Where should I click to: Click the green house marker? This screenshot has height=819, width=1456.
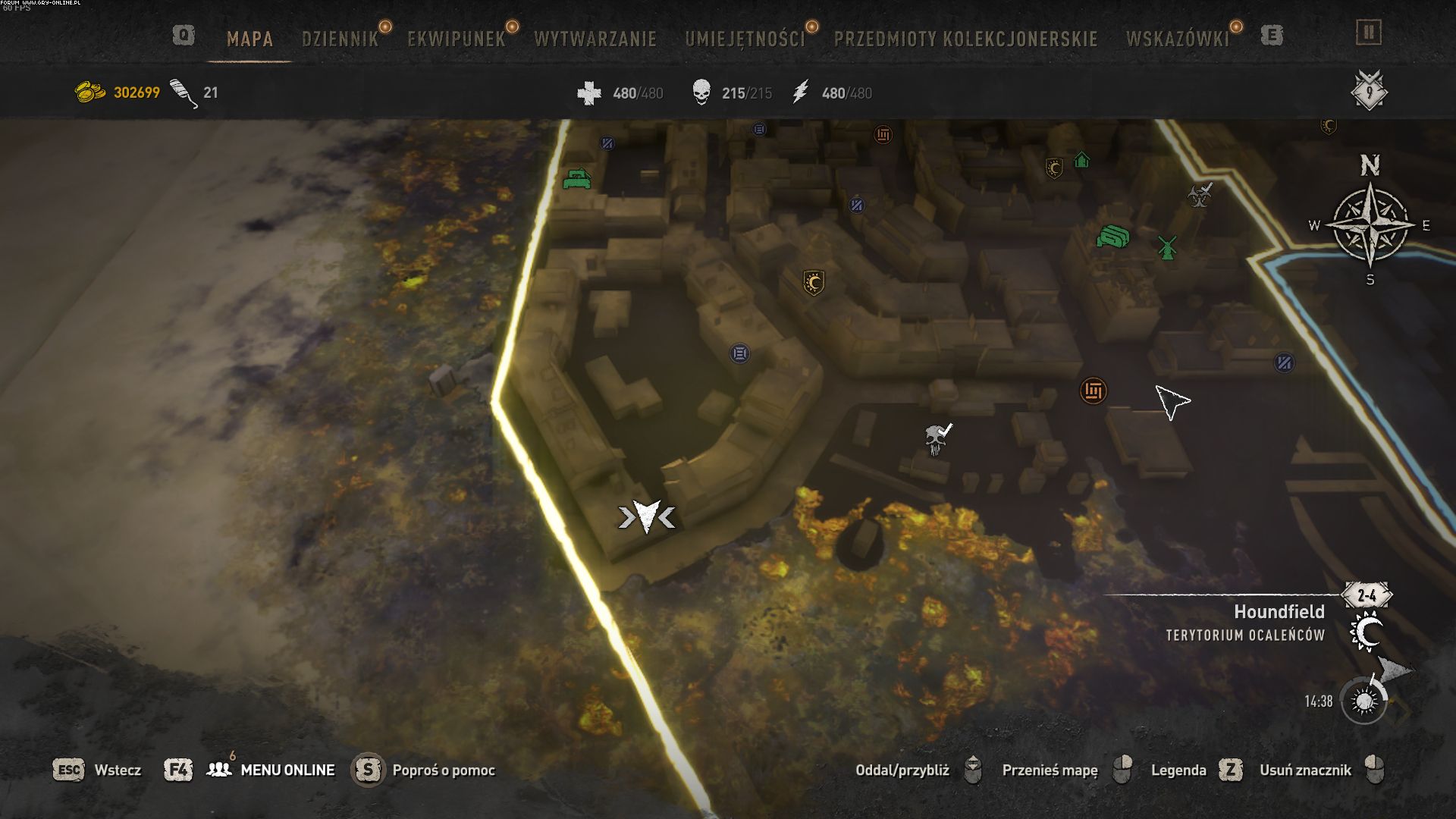[1082, 160]
